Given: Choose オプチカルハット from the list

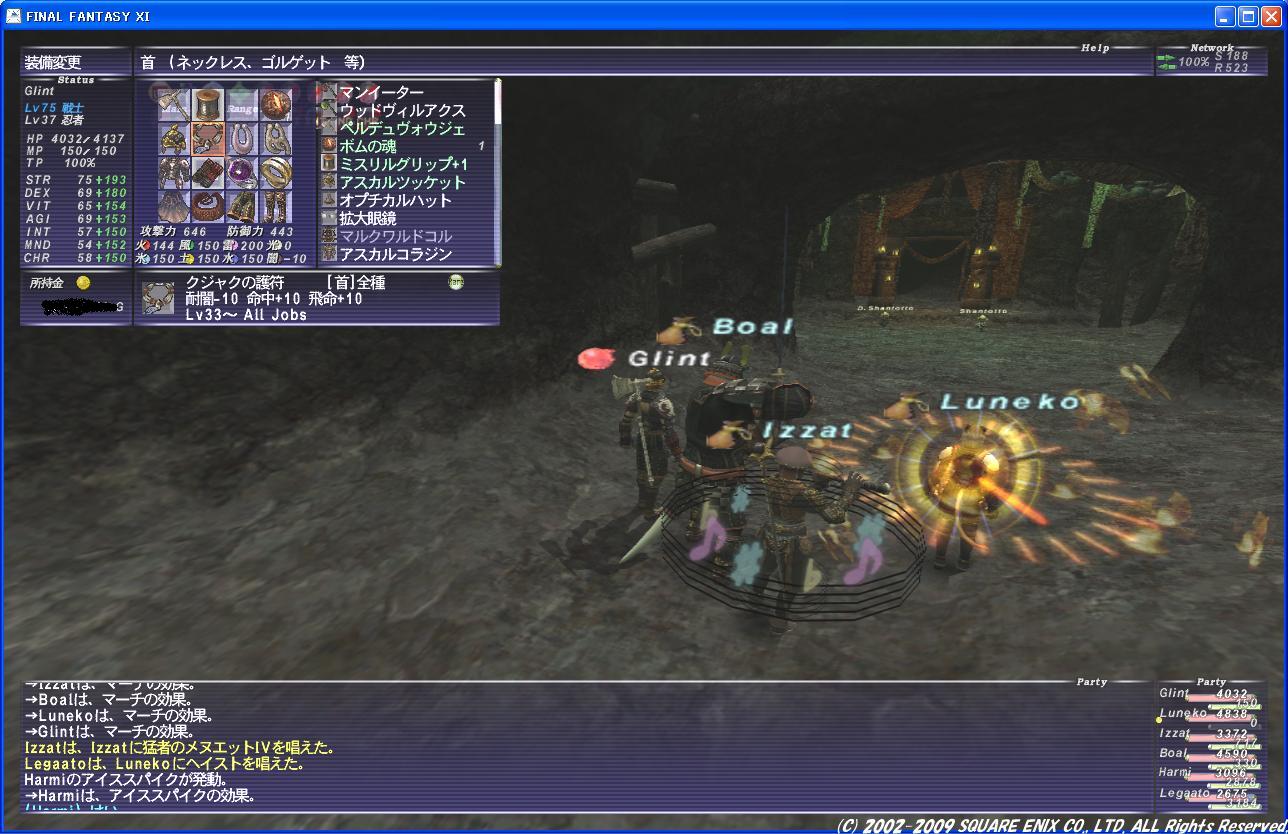Looking at the screenshot, I should pyautogui.click(x=395, y=201).
